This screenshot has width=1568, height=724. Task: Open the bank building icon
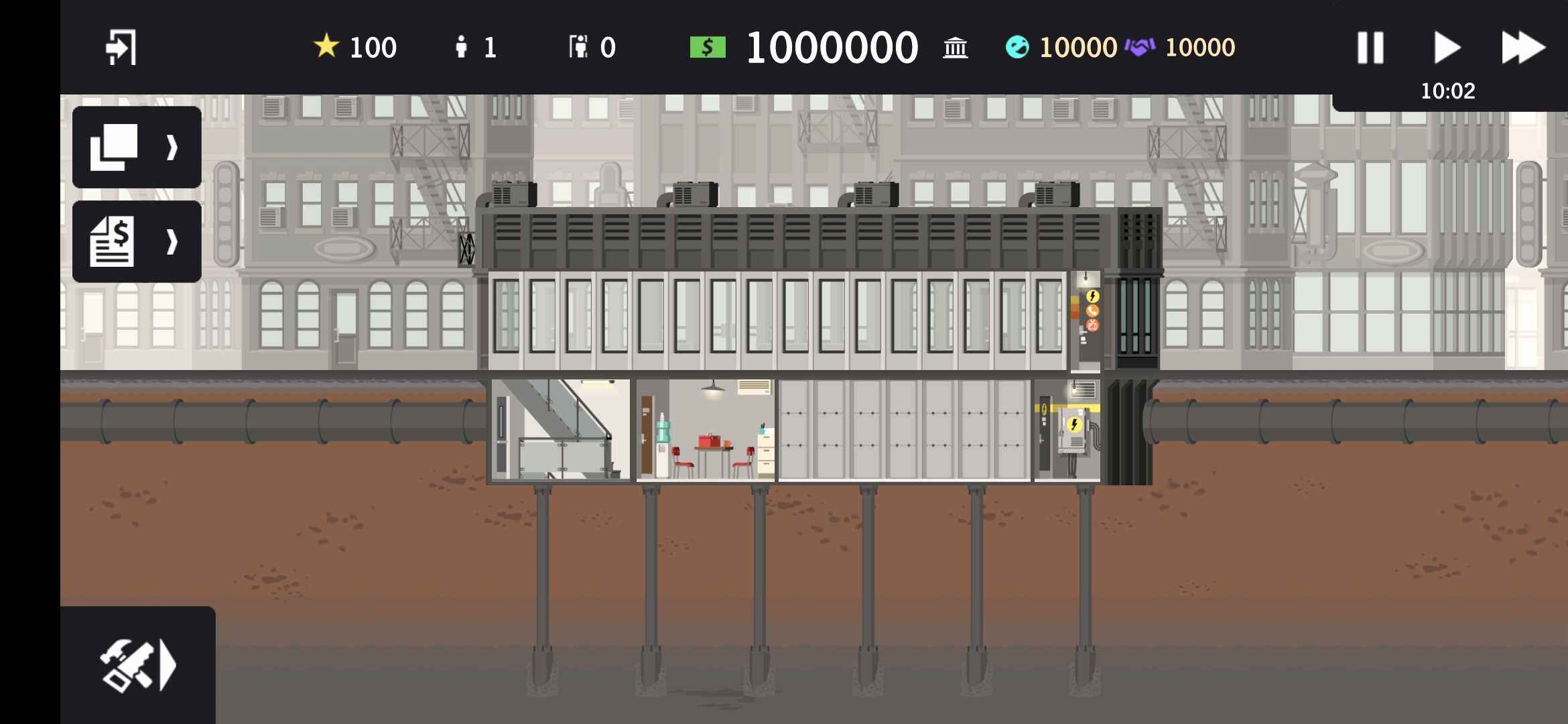(x=955, y=48)
